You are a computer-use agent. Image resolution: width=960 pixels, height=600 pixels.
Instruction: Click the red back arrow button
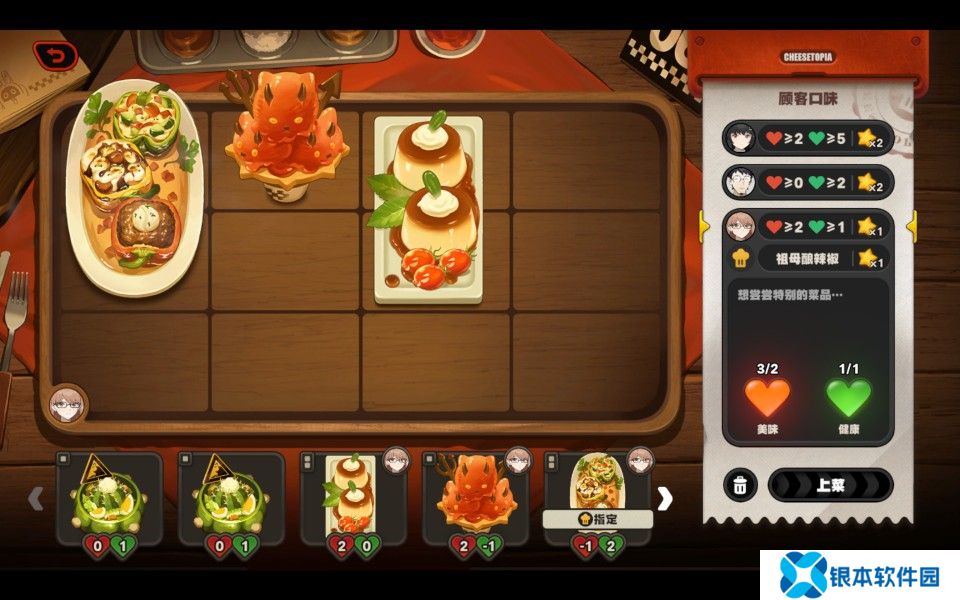(55, 56)
